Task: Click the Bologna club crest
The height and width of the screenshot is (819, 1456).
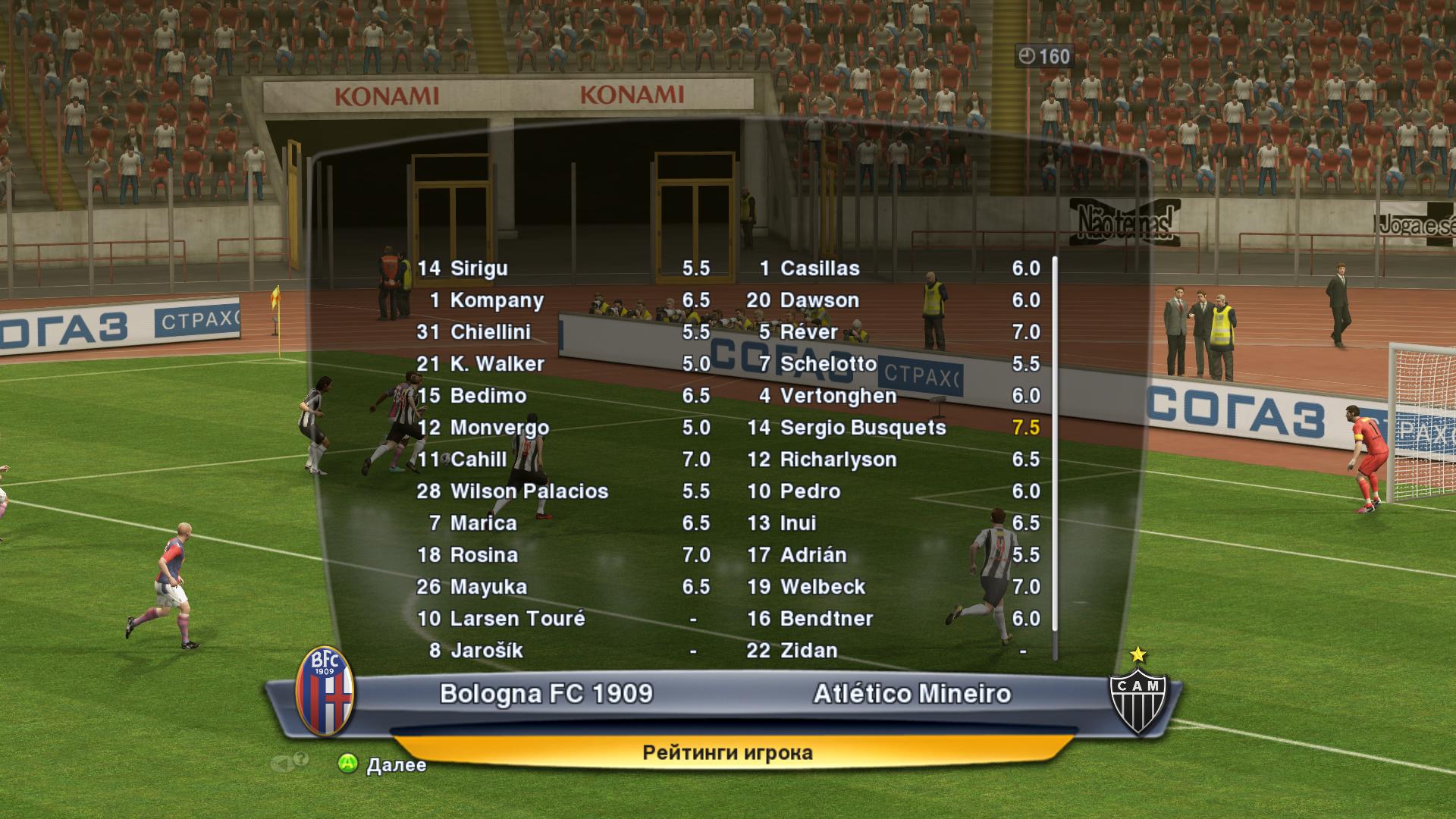Action: (x=325, y=692)
